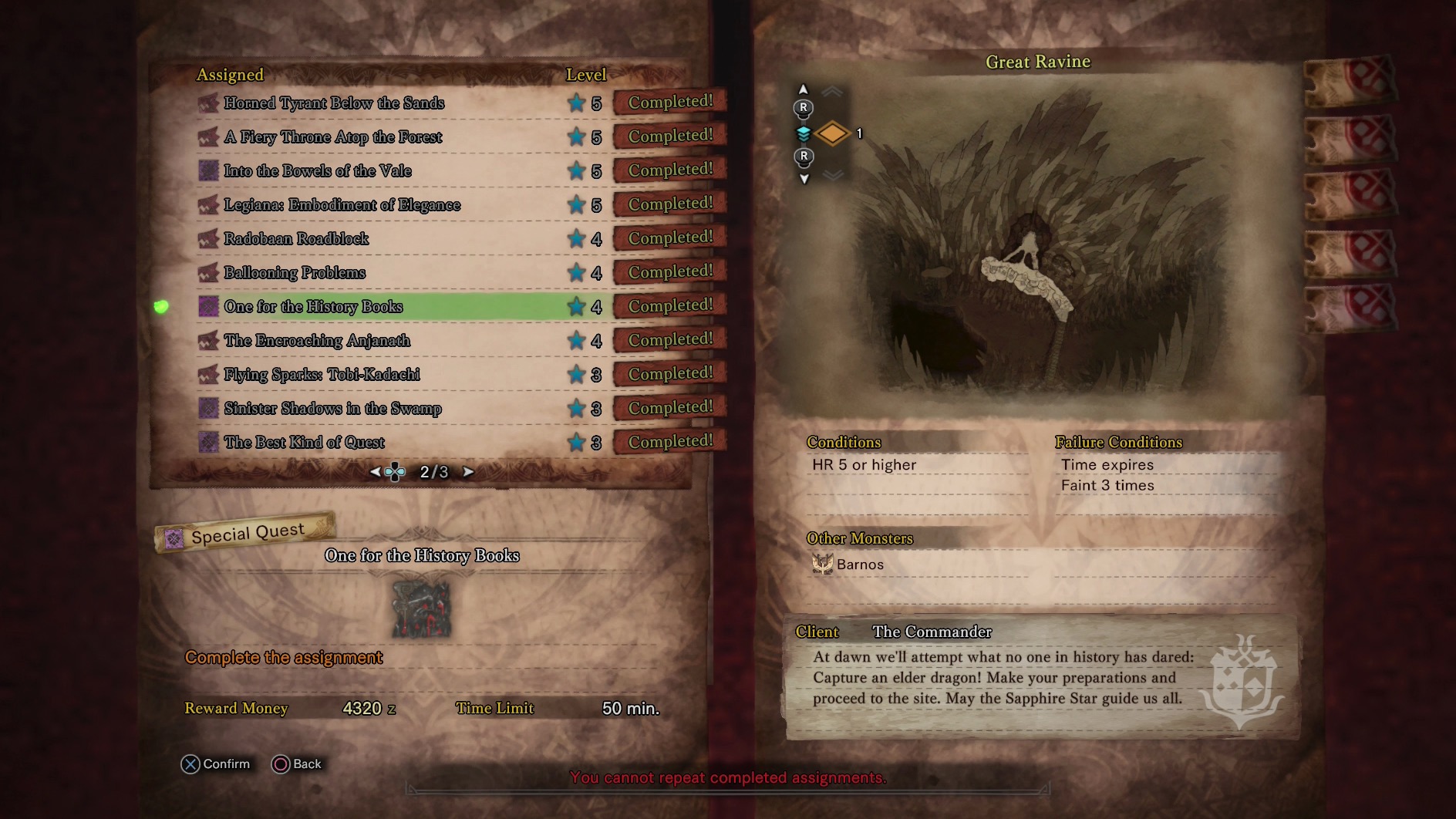Select the orange diamond camp marker

click(x=832, y=133)
